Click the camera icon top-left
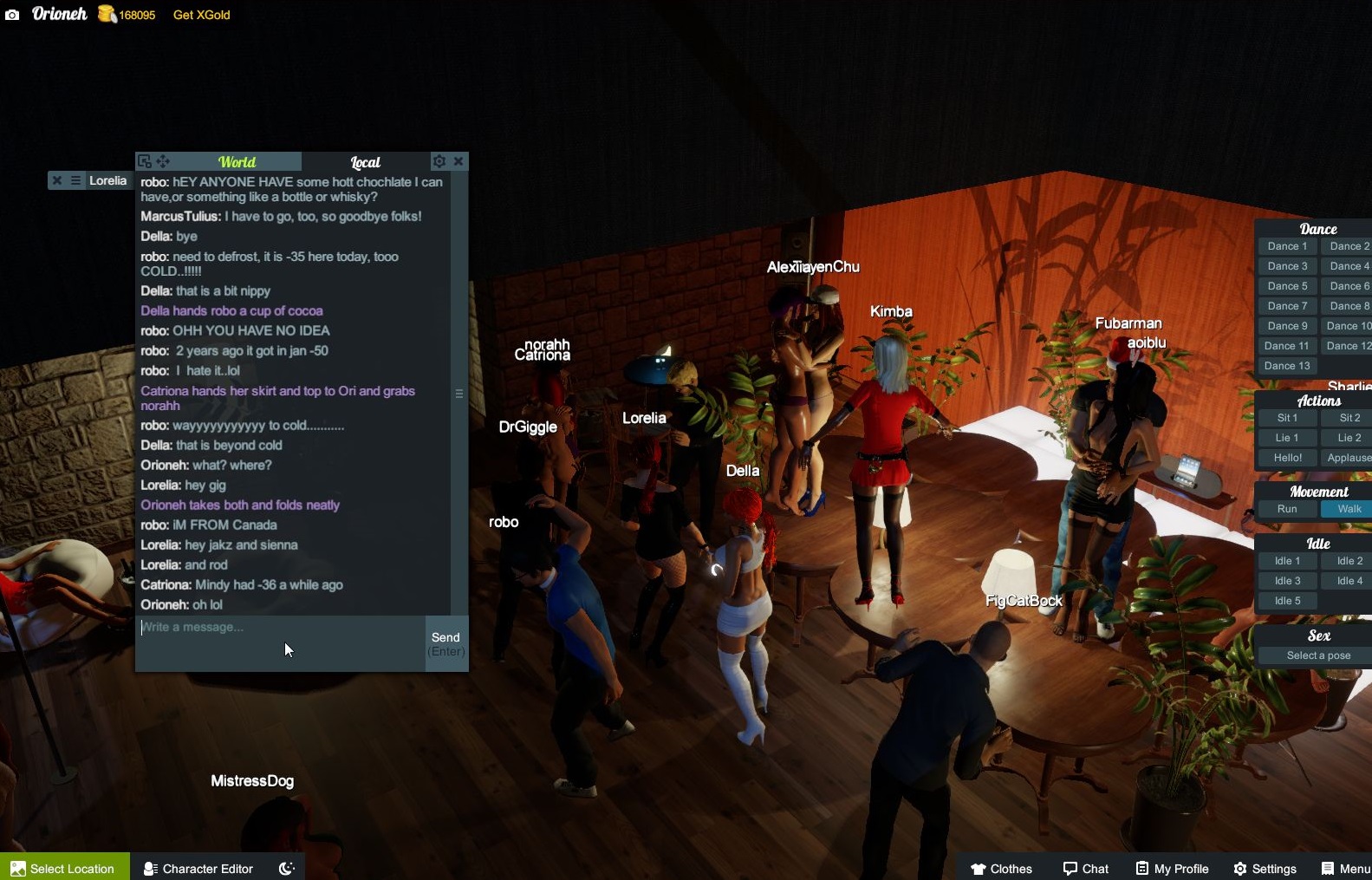 [x=12, y=15]
